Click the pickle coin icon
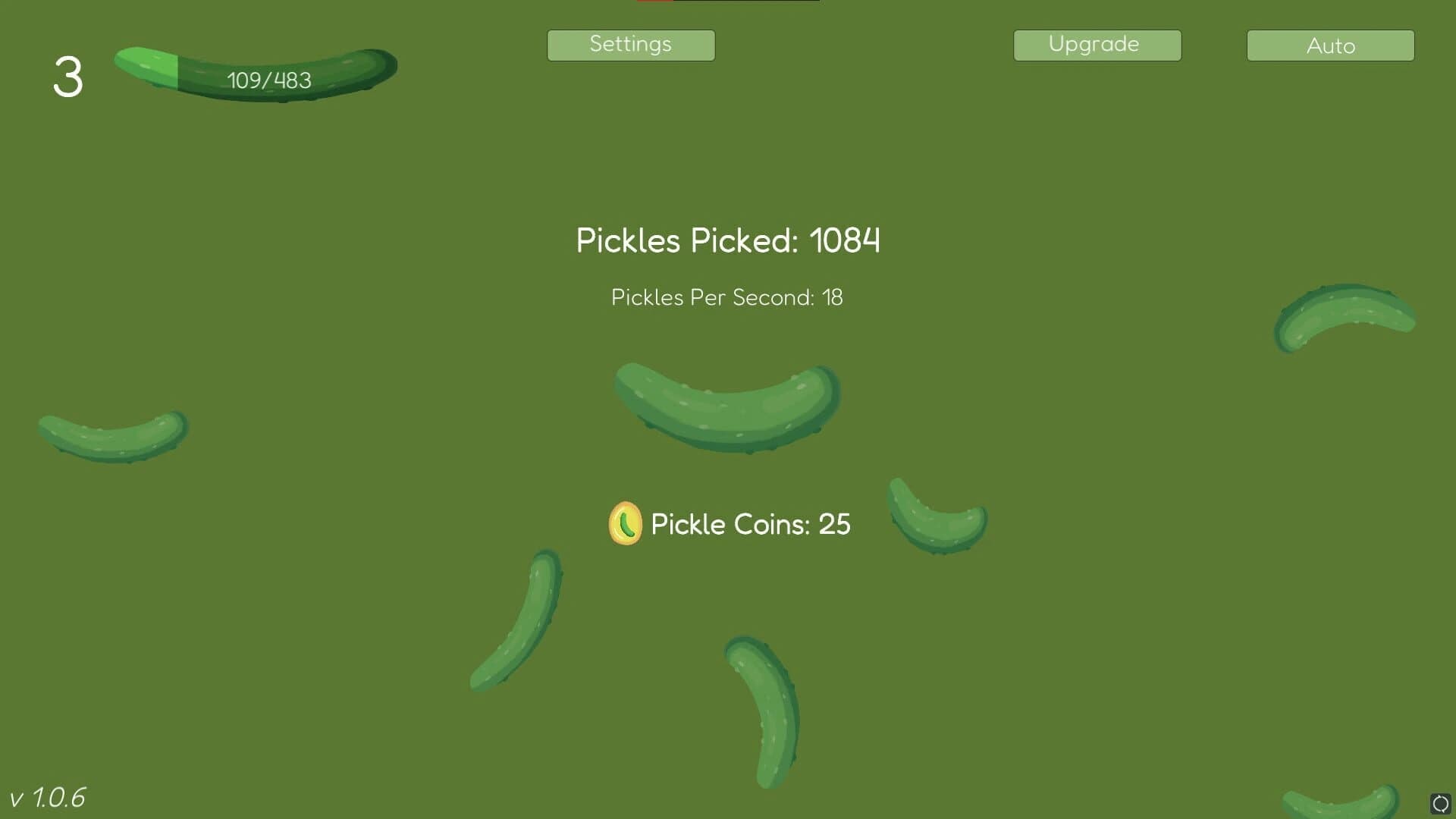 coord(625,523)
